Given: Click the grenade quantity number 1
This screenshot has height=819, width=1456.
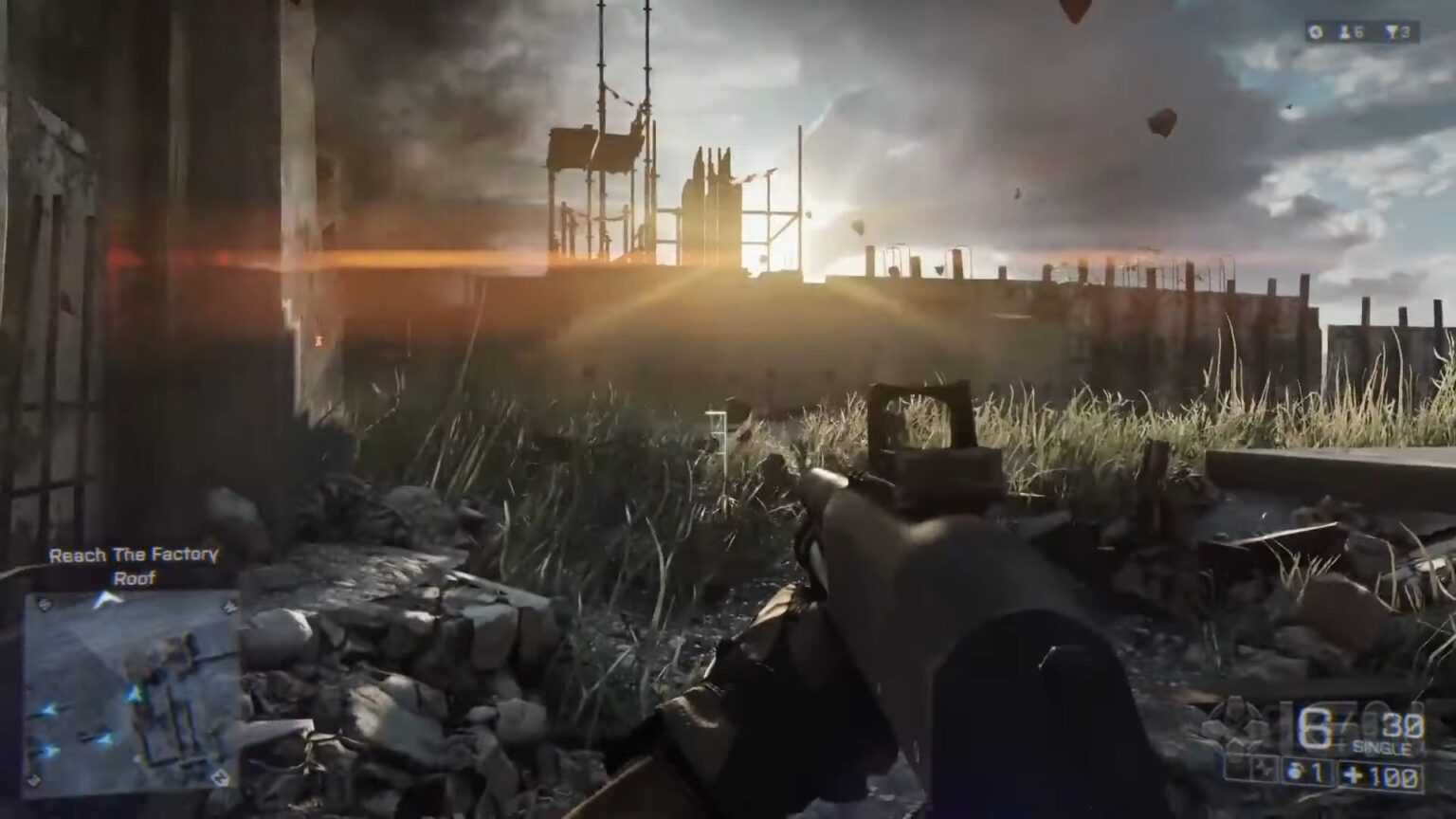Looking at the screenshot, I should coord(1315,773).
